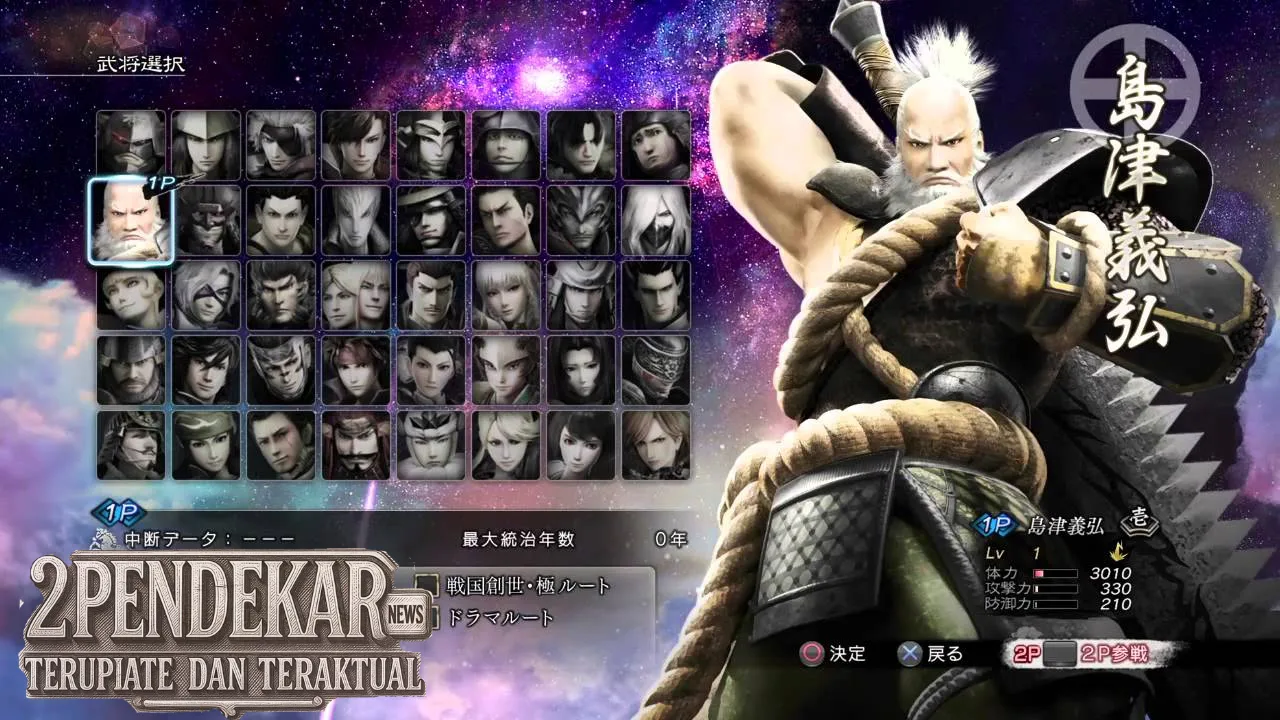Choose the blonde woman in the bottom row
This screenshot has height=720, width=1280.
point(506,445)
